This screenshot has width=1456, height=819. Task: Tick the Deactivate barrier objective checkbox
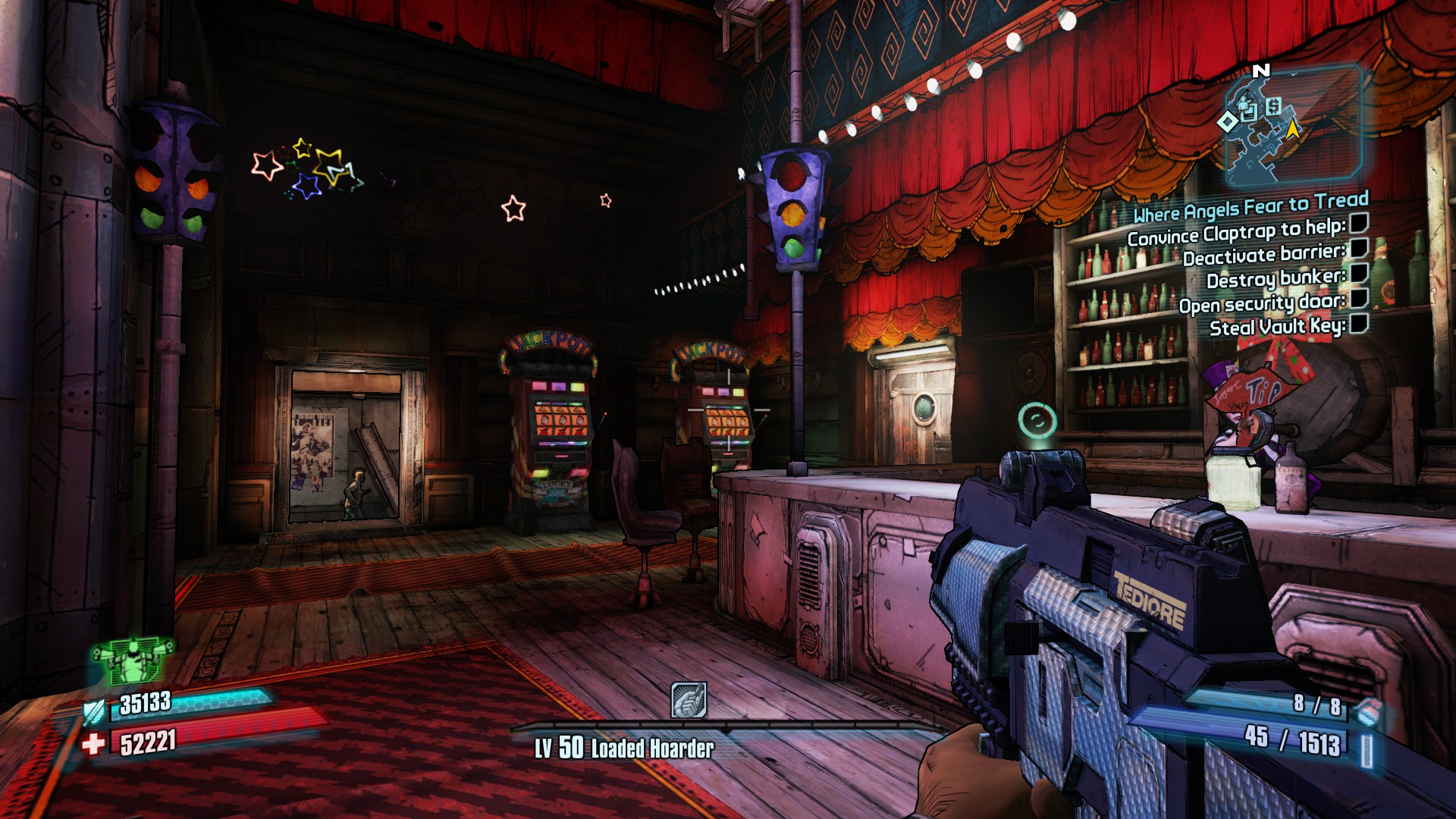point(1359,247)
